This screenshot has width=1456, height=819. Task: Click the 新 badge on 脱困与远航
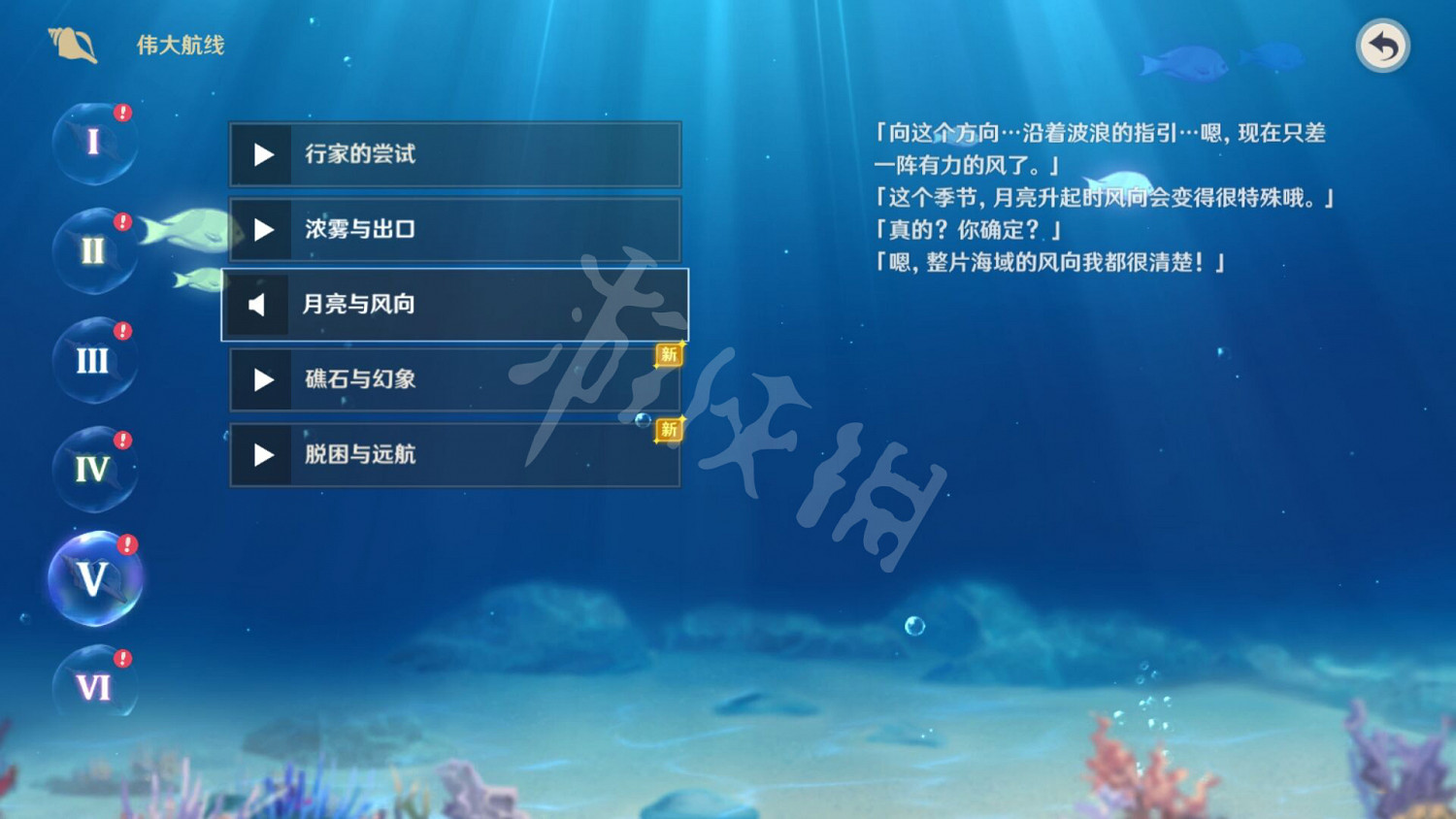tap(668, 431)
